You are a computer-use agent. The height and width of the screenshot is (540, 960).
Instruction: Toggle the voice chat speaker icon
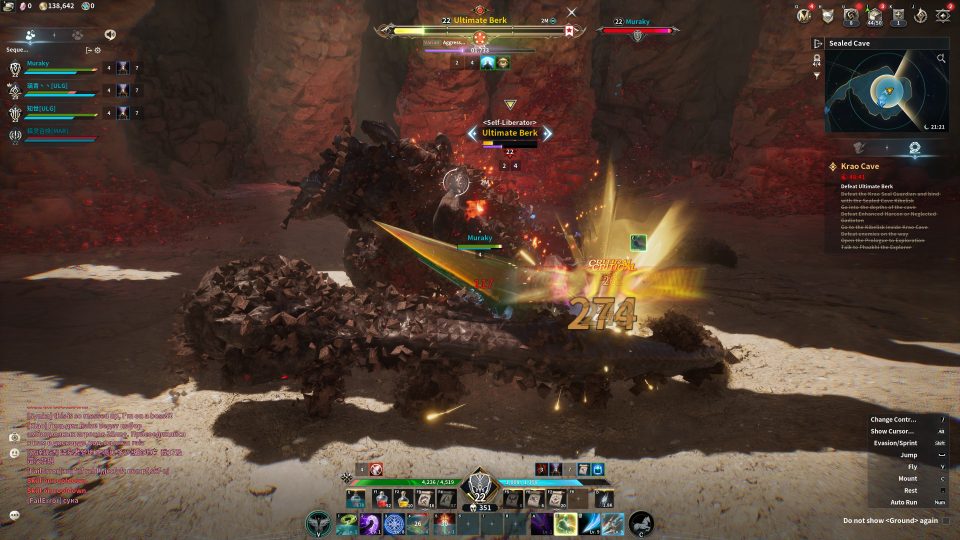[x=110, y=34]
